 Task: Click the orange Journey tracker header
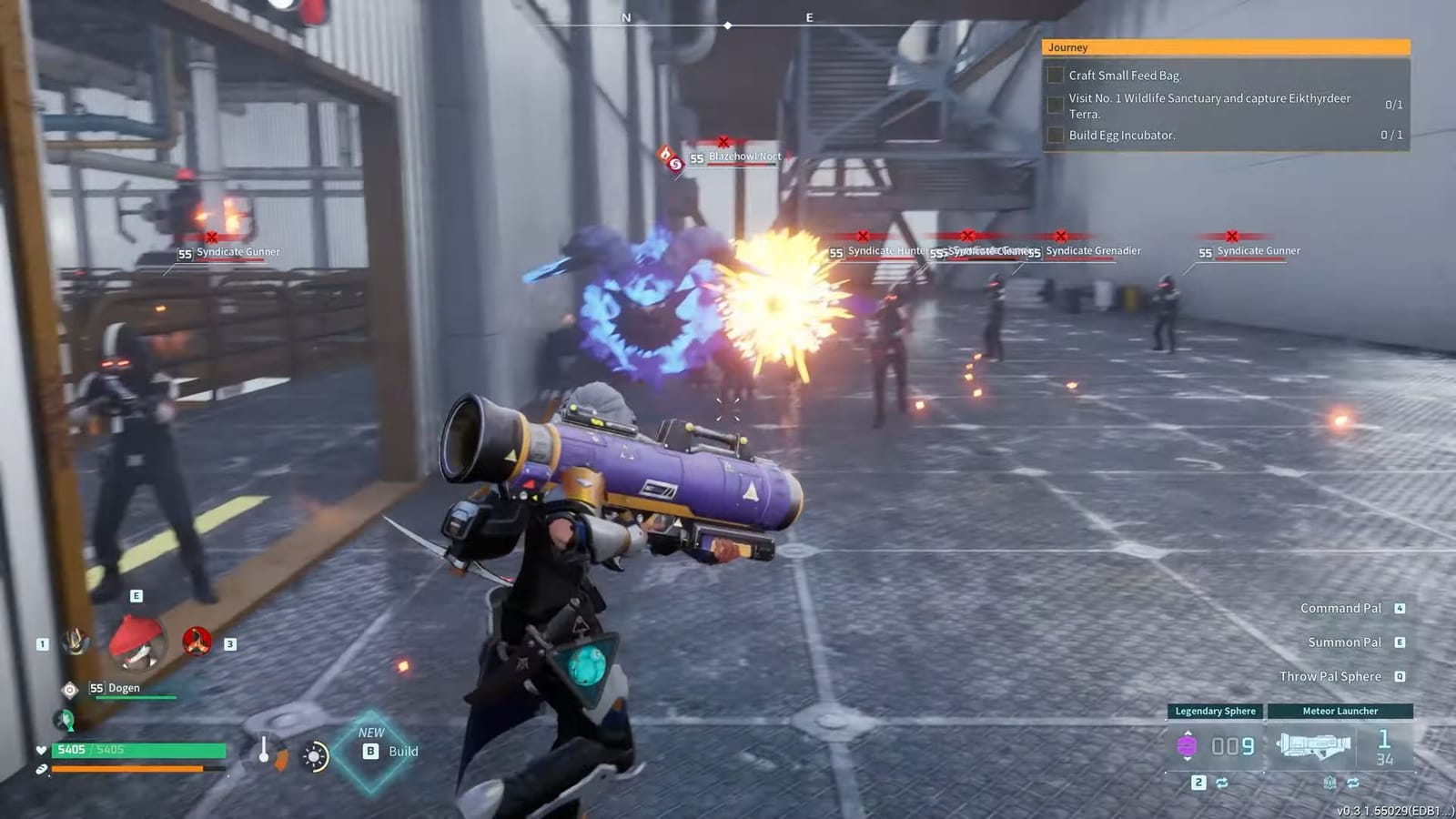[1225, 47]
